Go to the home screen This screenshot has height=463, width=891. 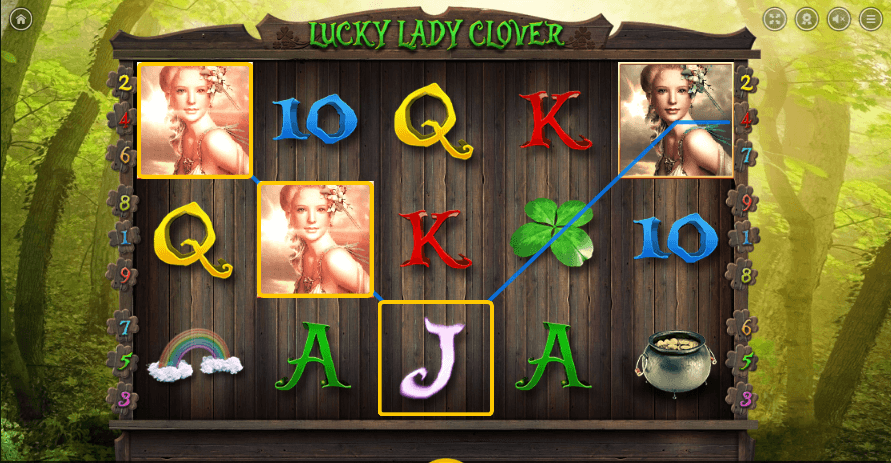tap(21, 19)
